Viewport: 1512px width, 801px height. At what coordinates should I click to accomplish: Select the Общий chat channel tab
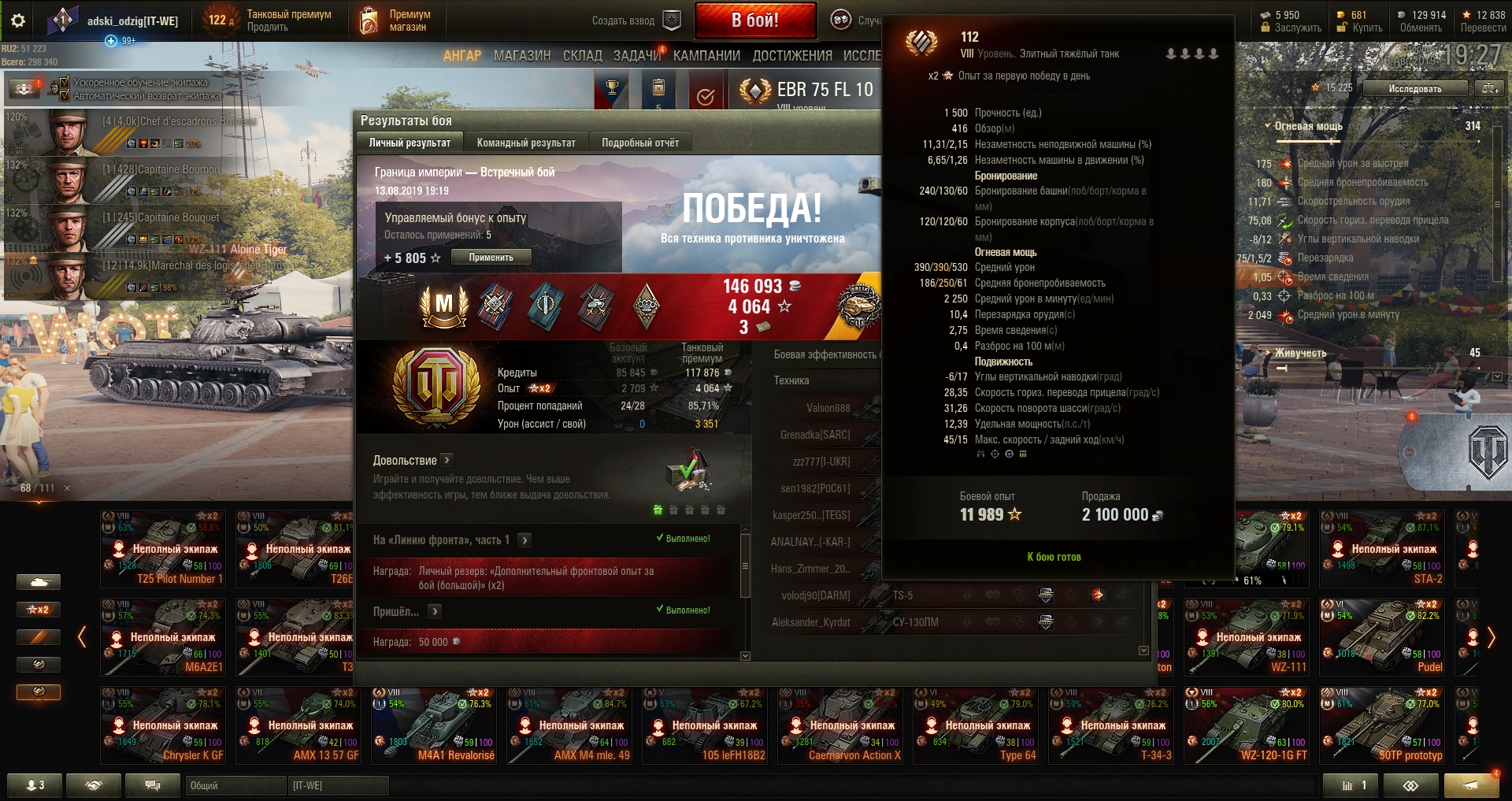(x=235, y=785)
